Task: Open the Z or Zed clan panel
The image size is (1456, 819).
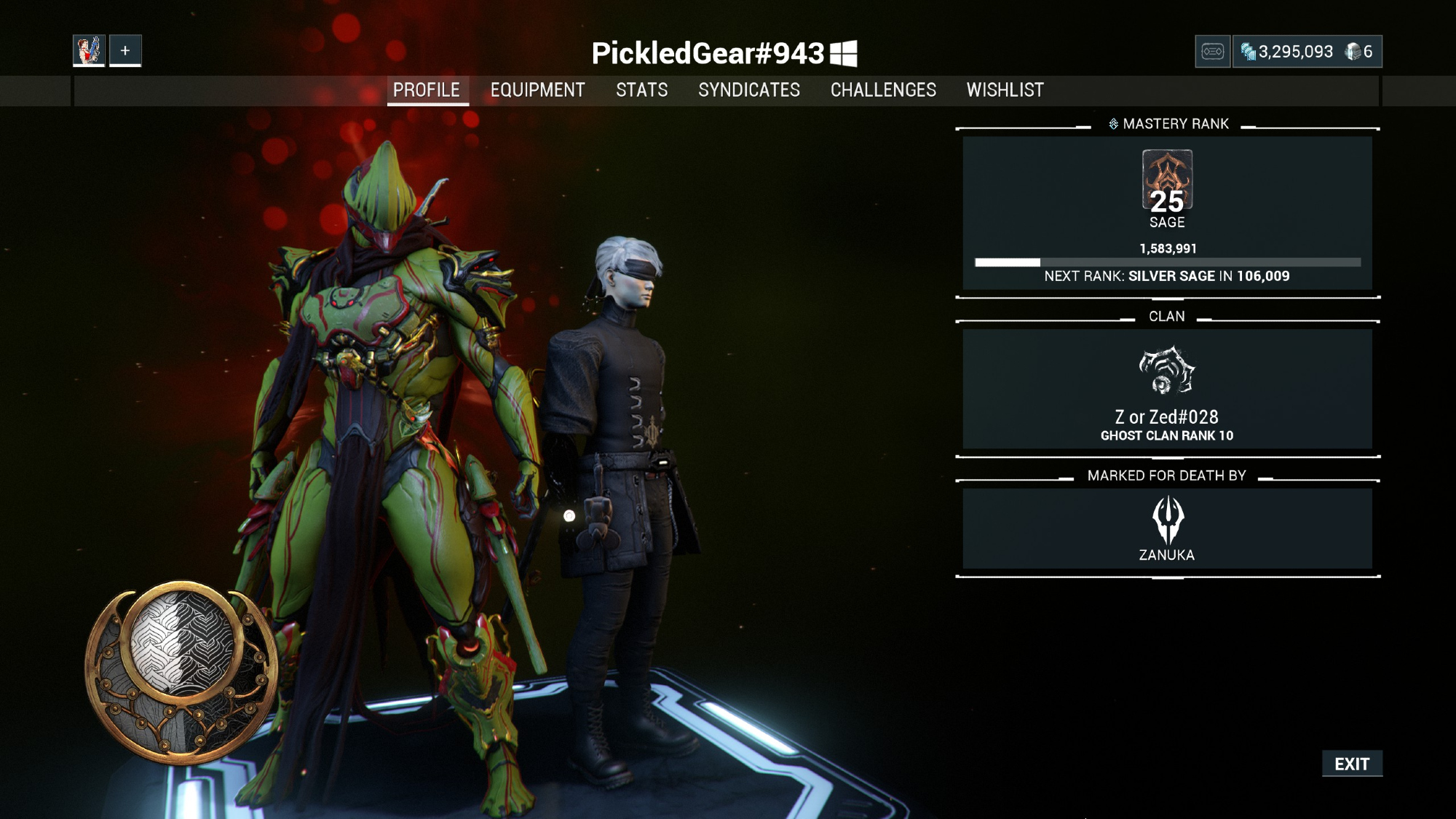Action: coord(1167,389)
